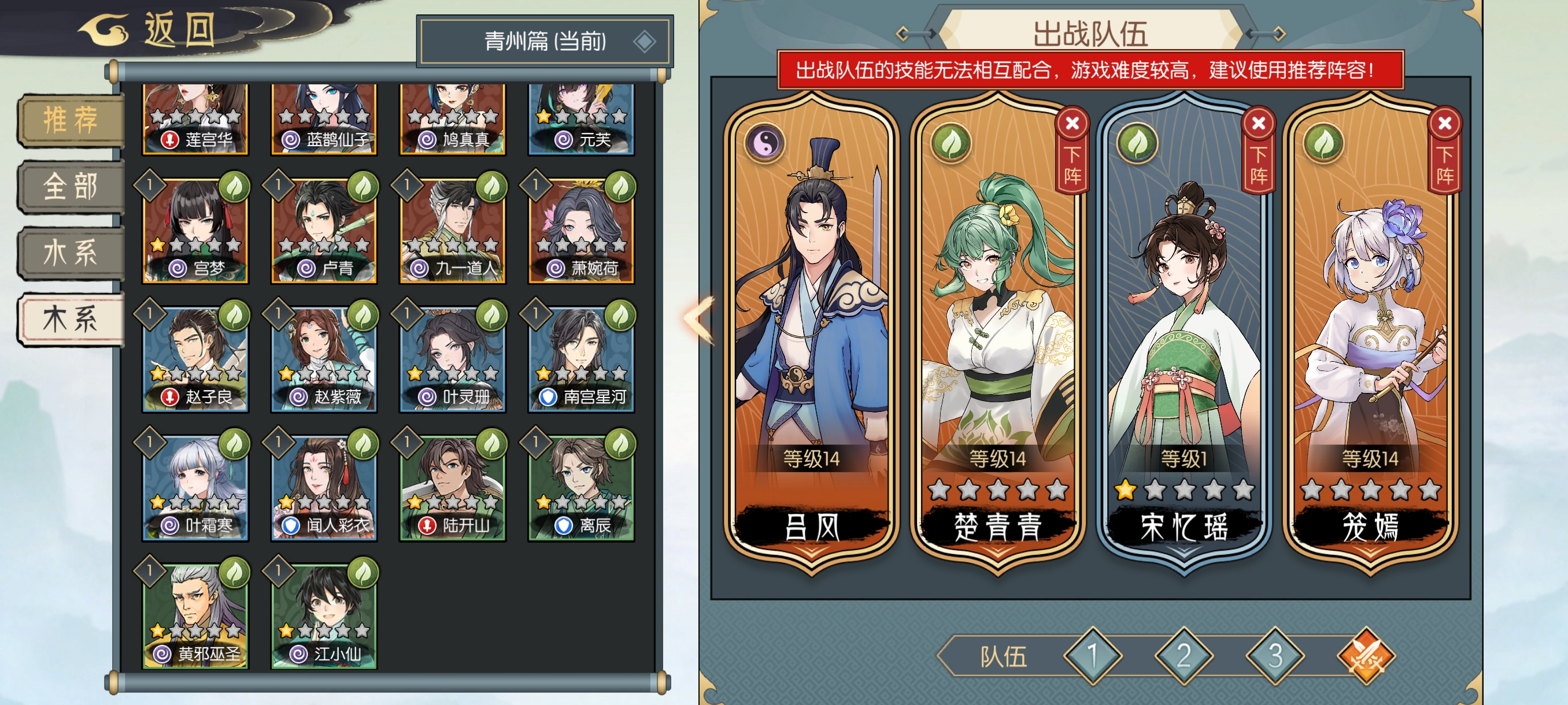Switch to team preset 3
The width and height of the screenshot is (1568, 705).
pos(1275,656)
